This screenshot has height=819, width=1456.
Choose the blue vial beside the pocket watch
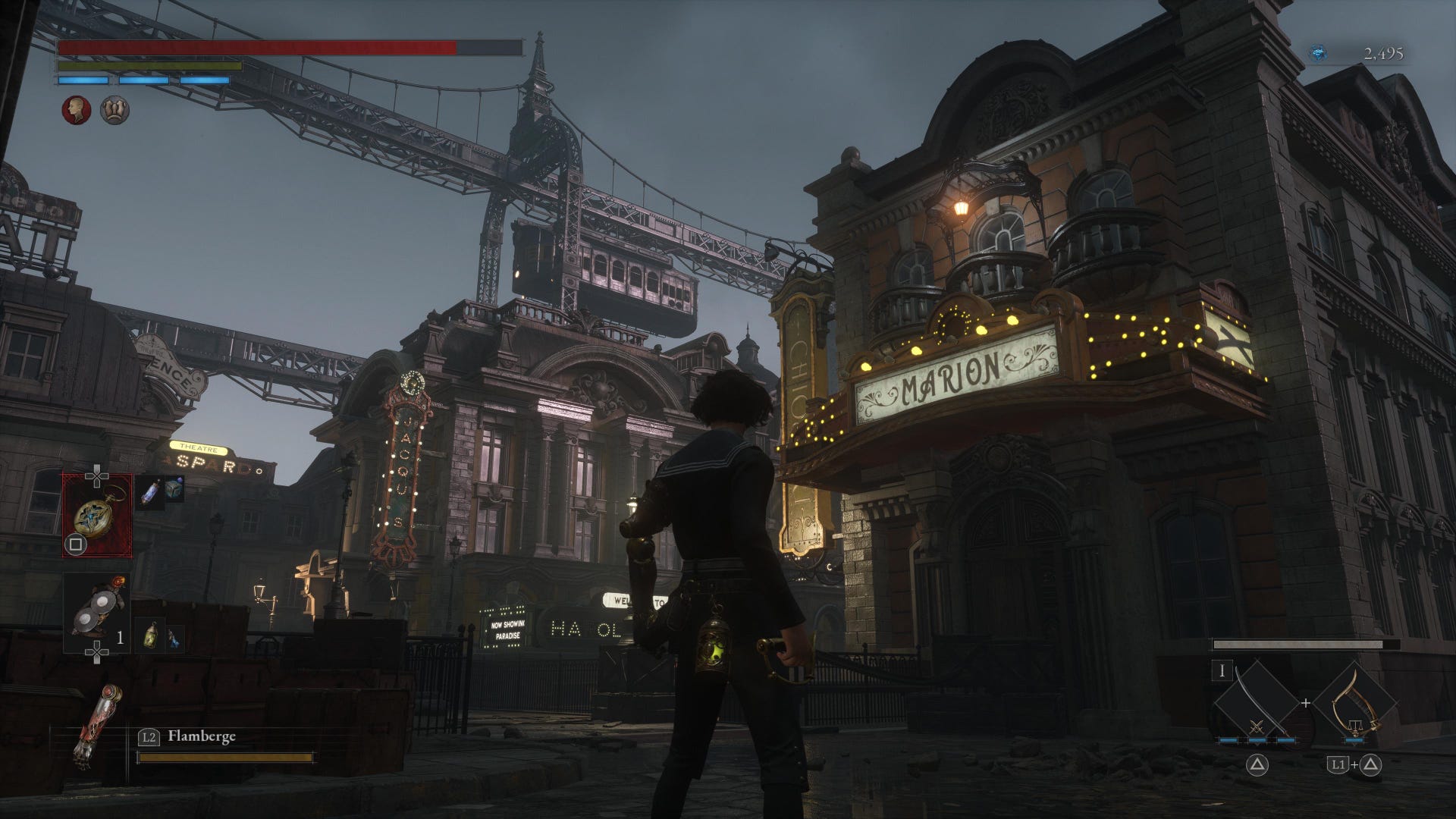pos(149,494)
